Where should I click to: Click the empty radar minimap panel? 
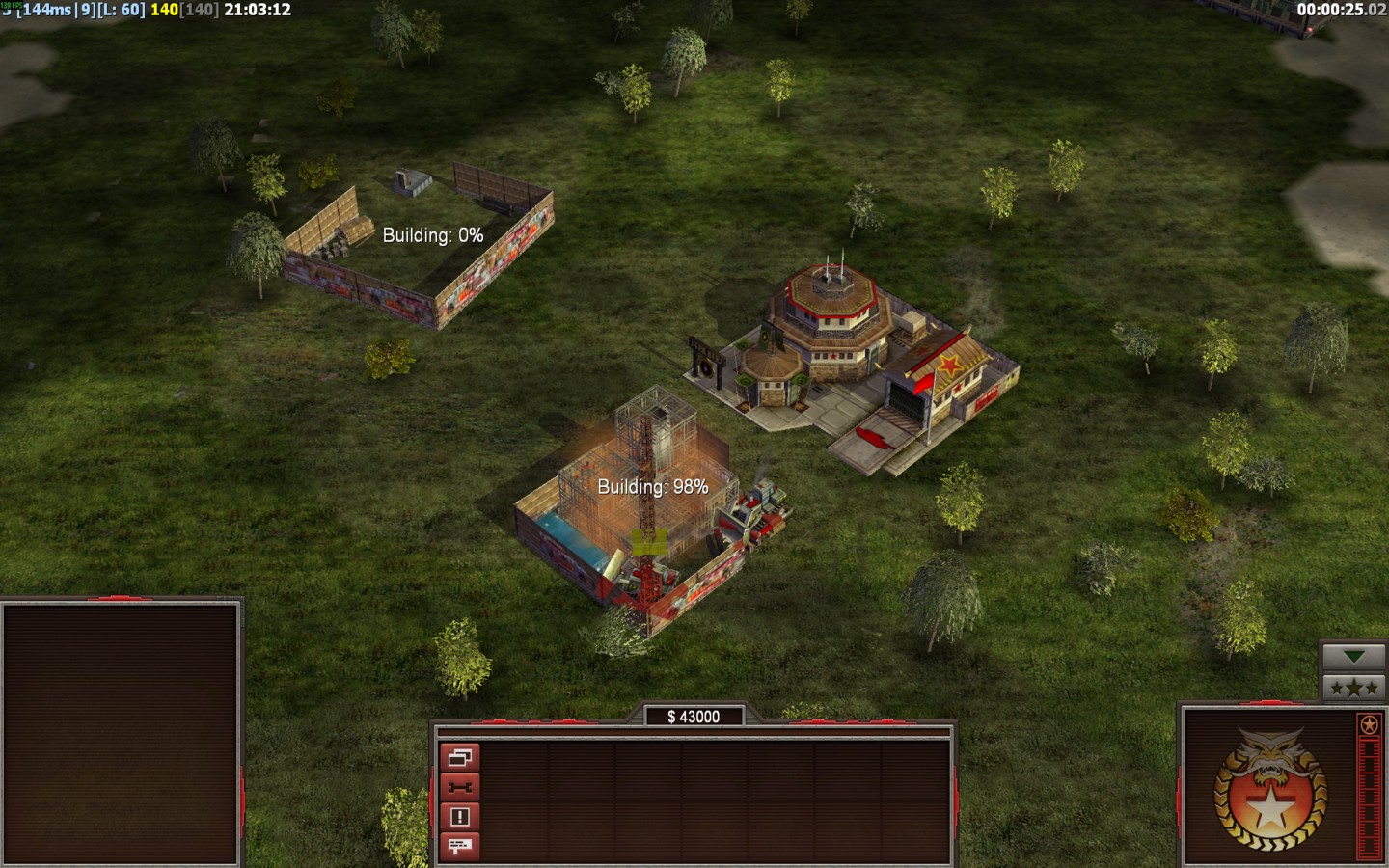(x=121, y=734)
